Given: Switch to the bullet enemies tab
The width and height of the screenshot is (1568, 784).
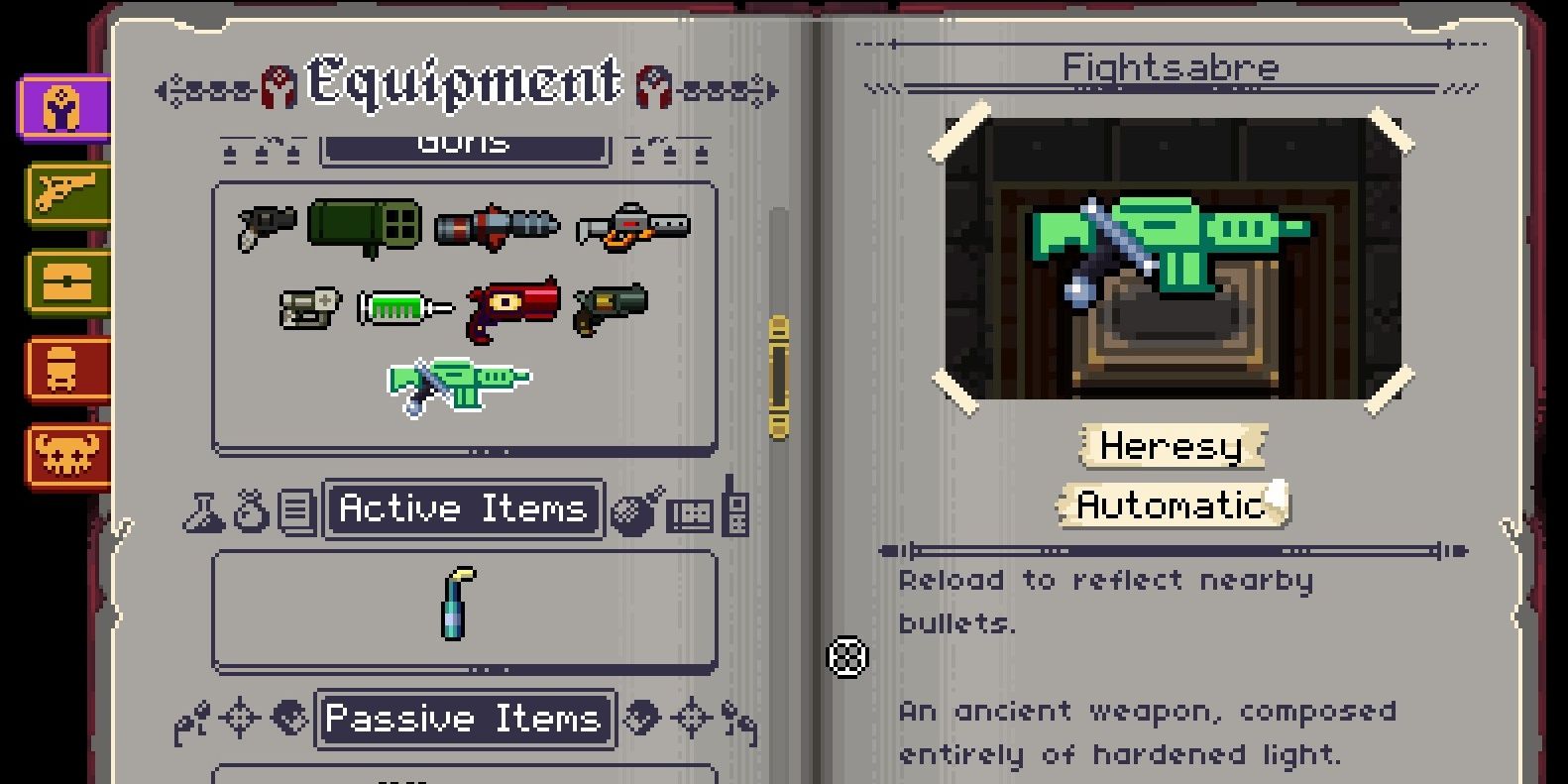Looking at the screenshot, I should click(66, 368).
